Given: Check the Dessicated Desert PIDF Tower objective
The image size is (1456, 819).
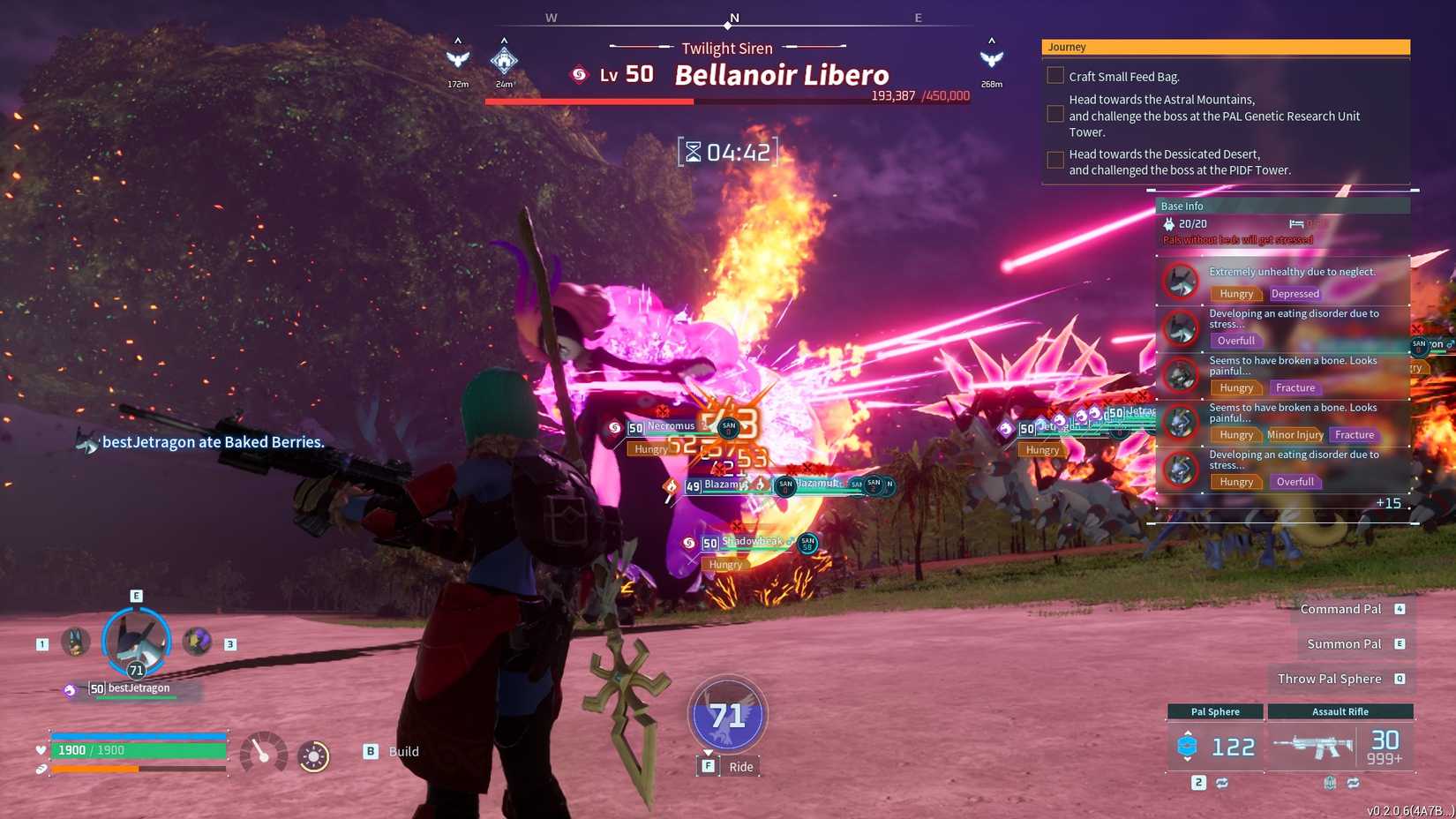Looking at the screenshot, I should pyautogui.click(x=1055, y=160).
